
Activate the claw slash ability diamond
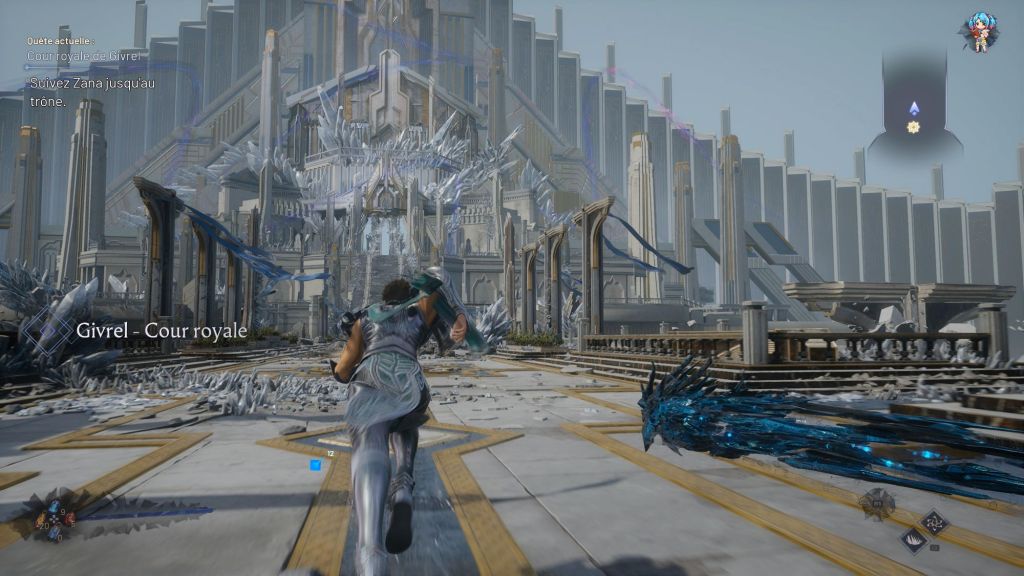[x=914, y=540]
